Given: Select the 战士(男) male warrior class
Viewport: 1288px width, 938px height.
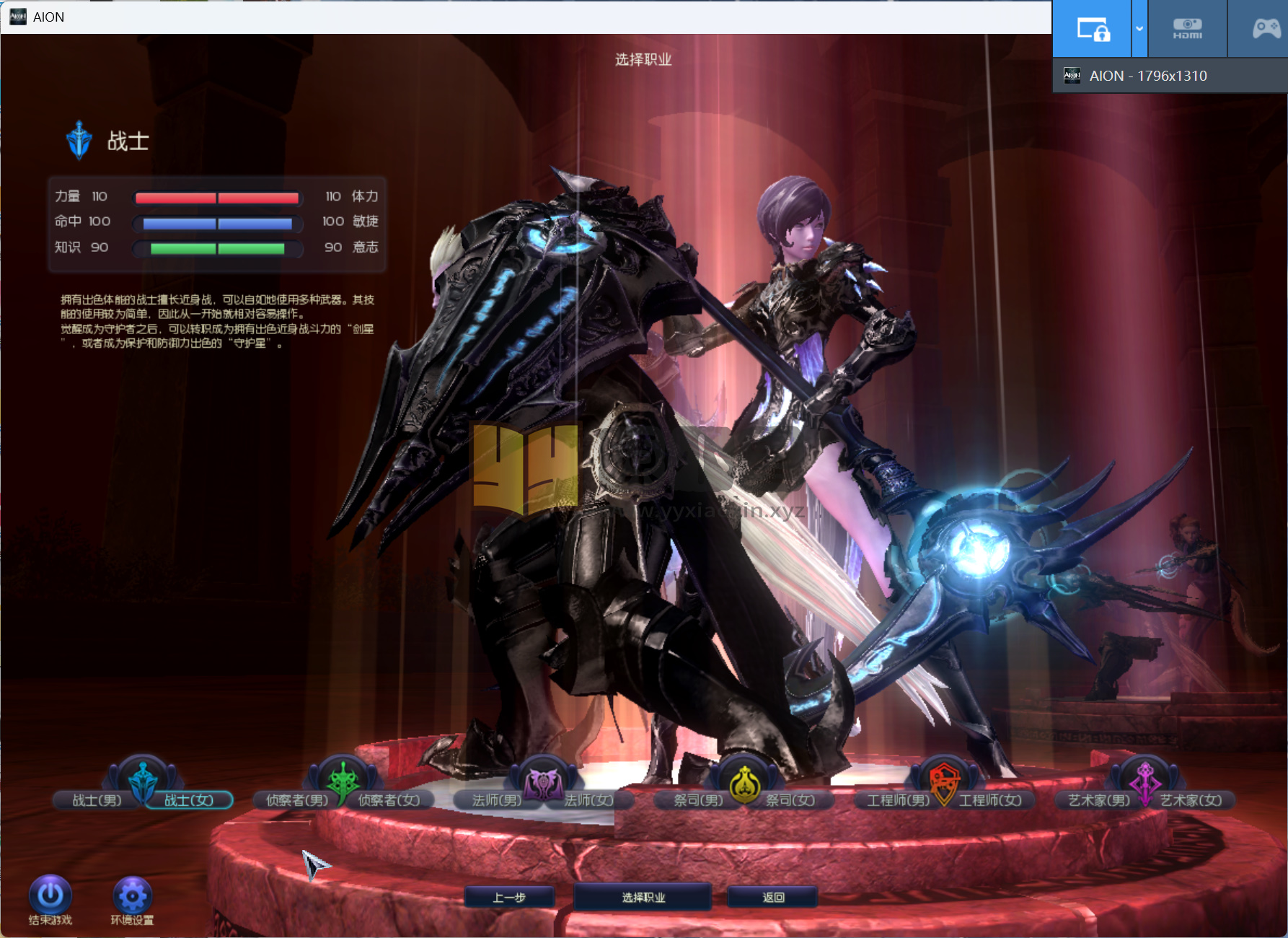Looking at the screenshot, I should (97, 800).
